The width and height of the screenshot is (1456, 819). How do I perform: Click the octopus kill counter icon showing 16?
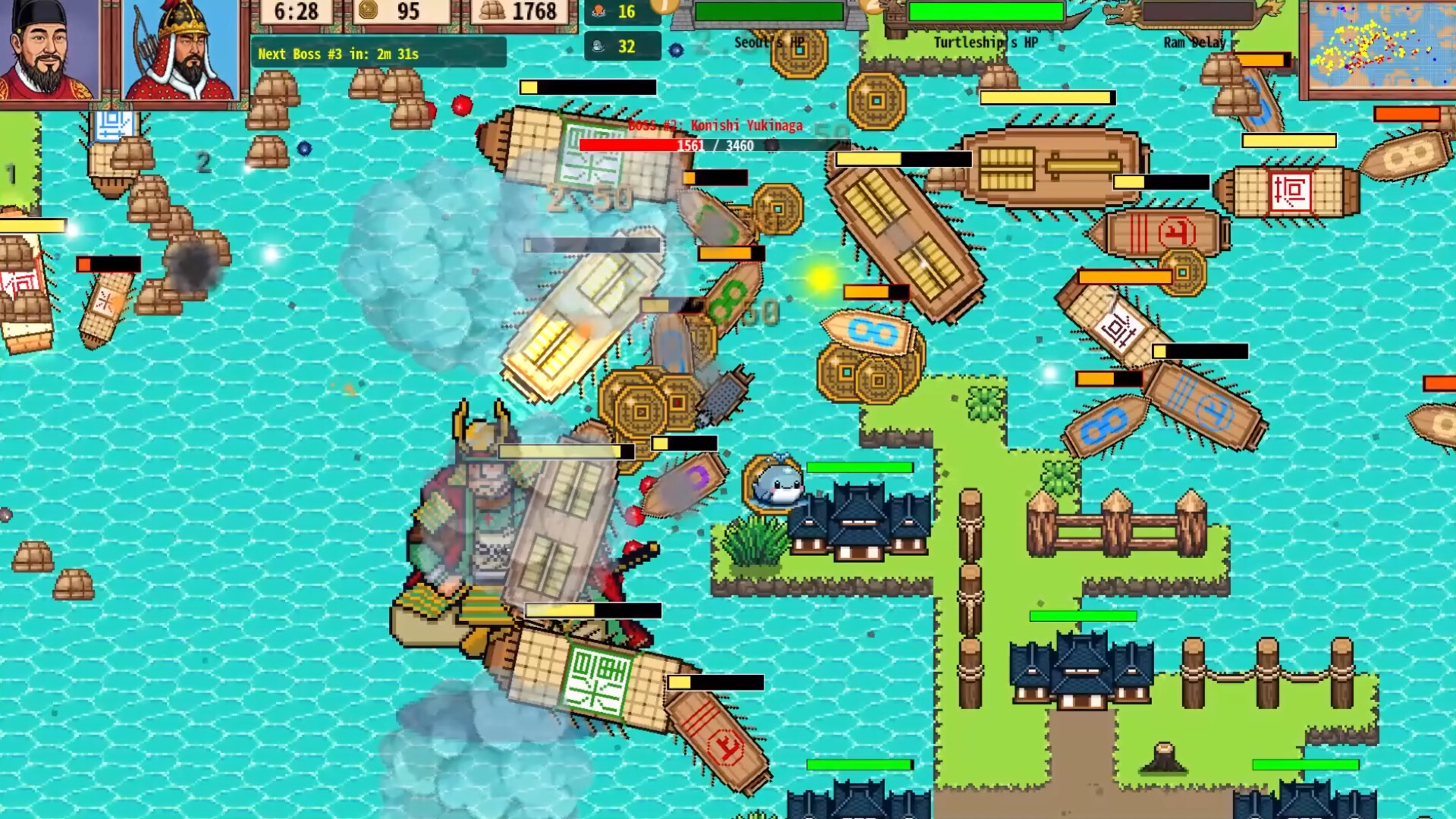tap(599, 13)
